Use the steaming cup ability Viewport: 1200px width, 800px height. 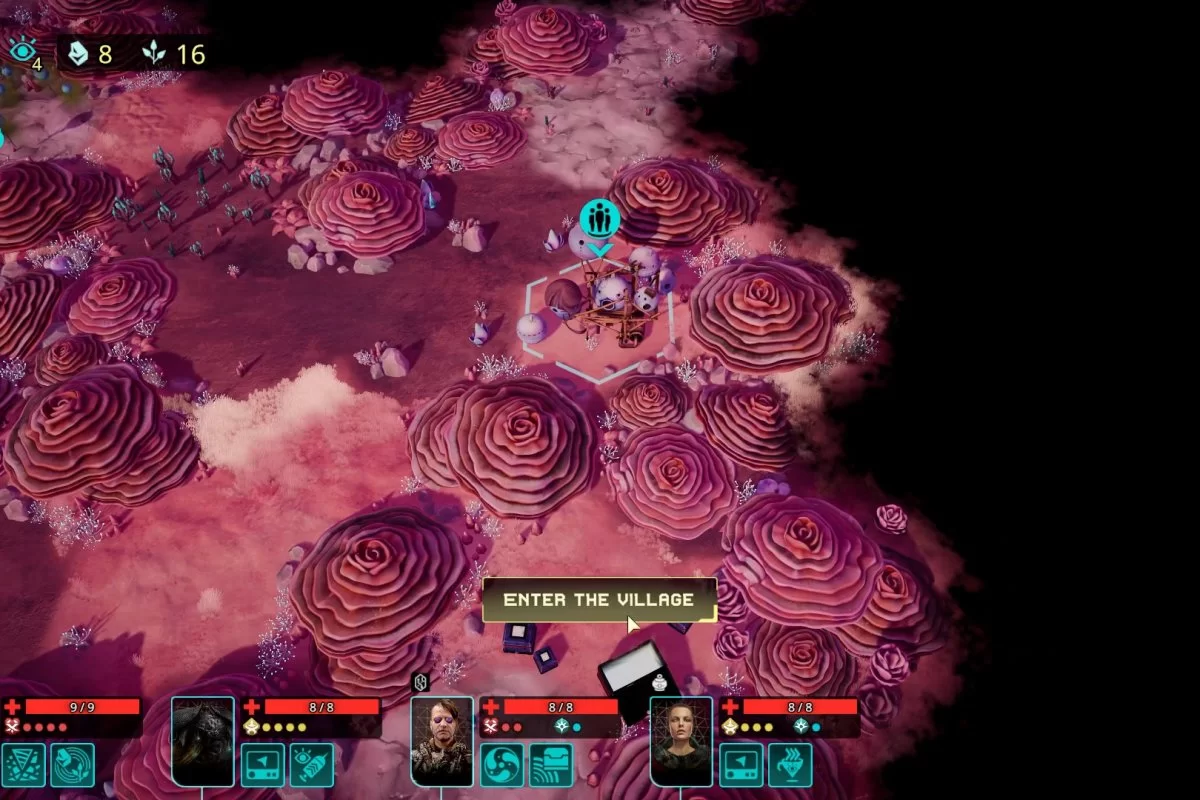pyautogui.click(x=790, y=764)
